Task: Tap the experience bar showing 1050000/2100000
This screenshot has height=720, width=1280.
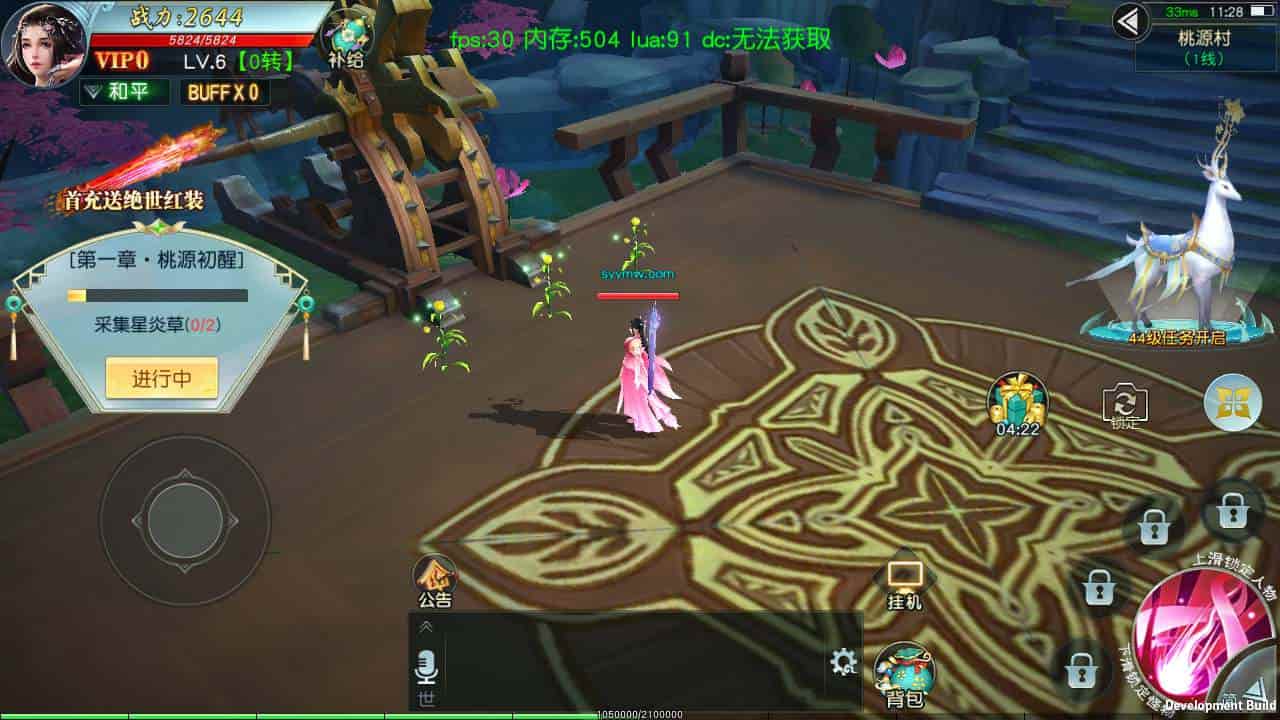Action: [x=640, y=714]
